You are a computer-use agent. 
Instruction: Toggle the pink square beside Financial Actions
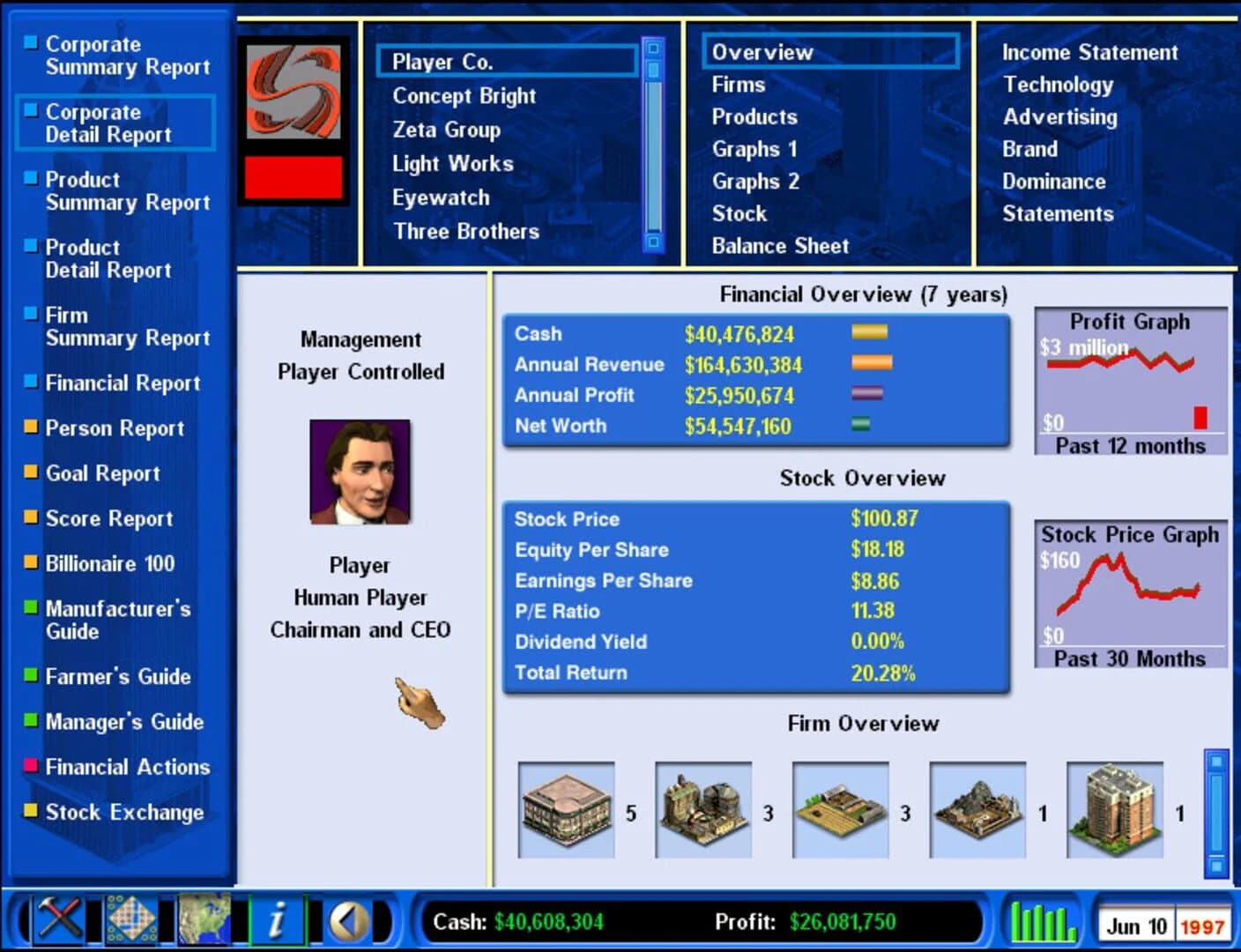point(29,763)
